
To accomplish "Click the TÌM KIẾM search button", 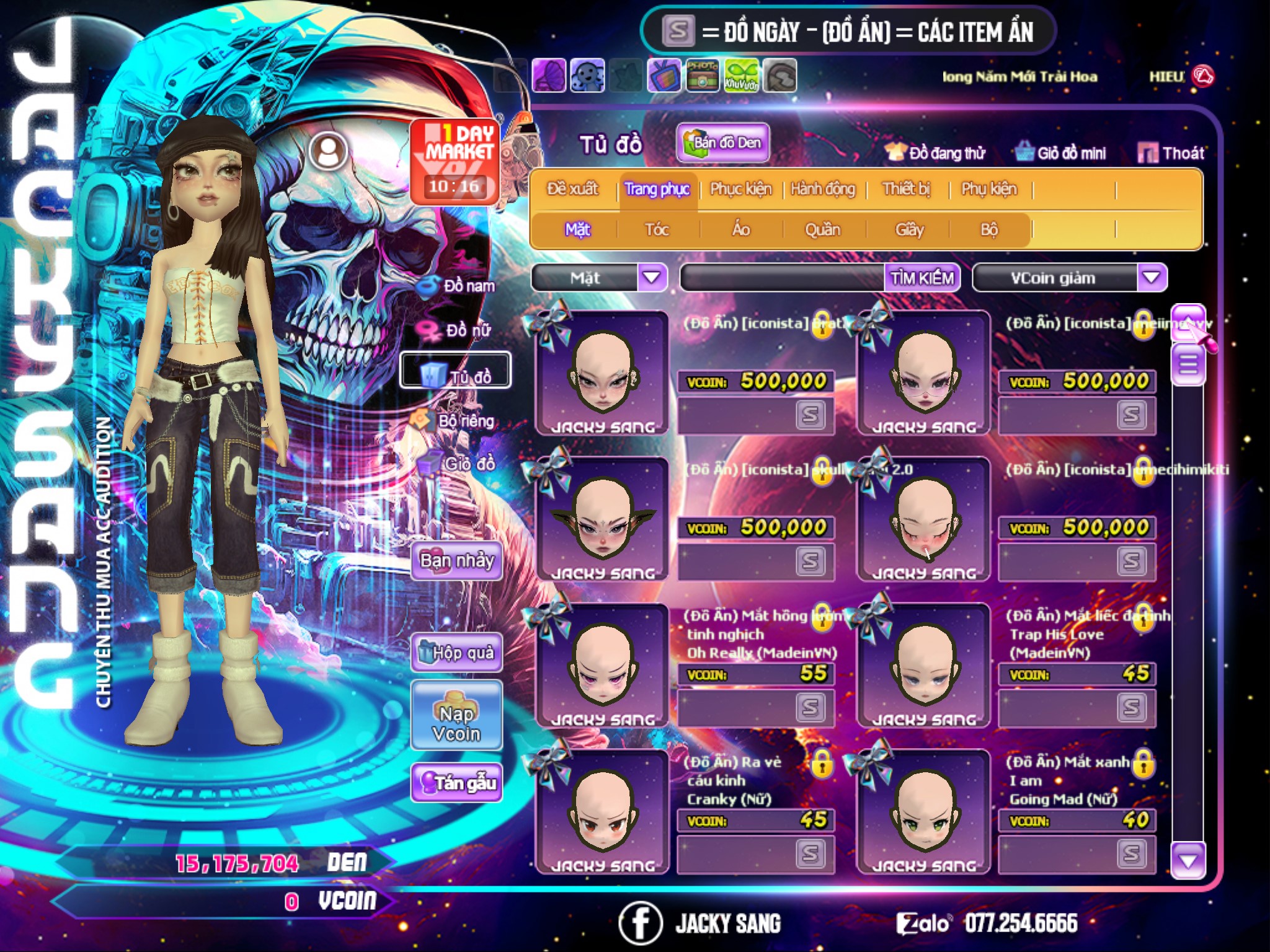I will click(x=922, y=278).
